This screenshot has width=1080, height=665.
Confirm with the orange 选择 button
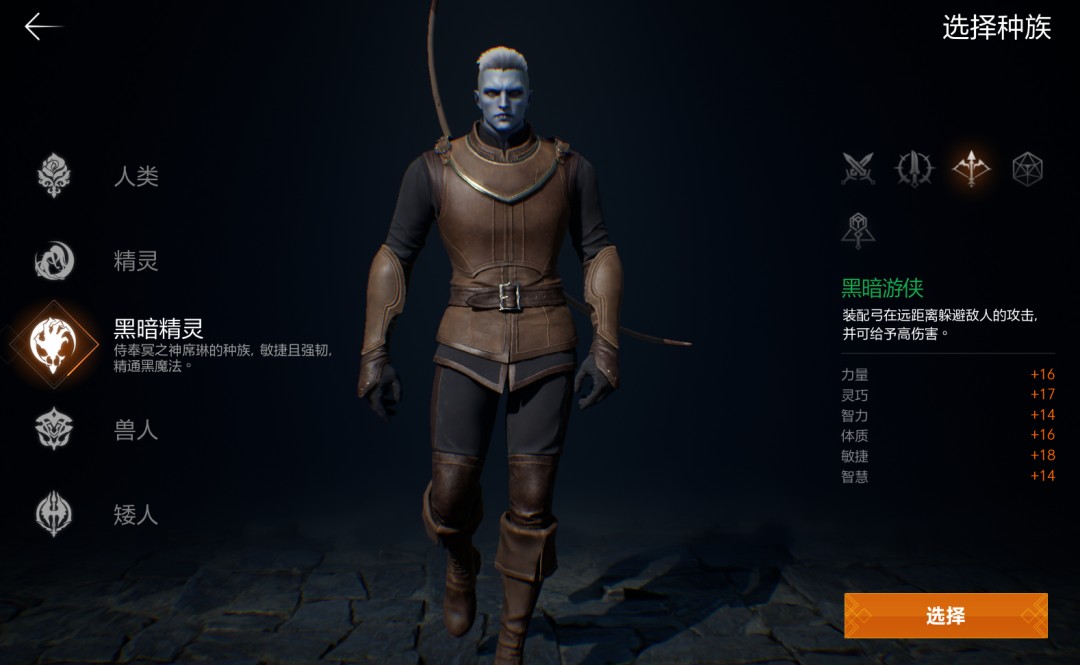(x=946, y=616)
